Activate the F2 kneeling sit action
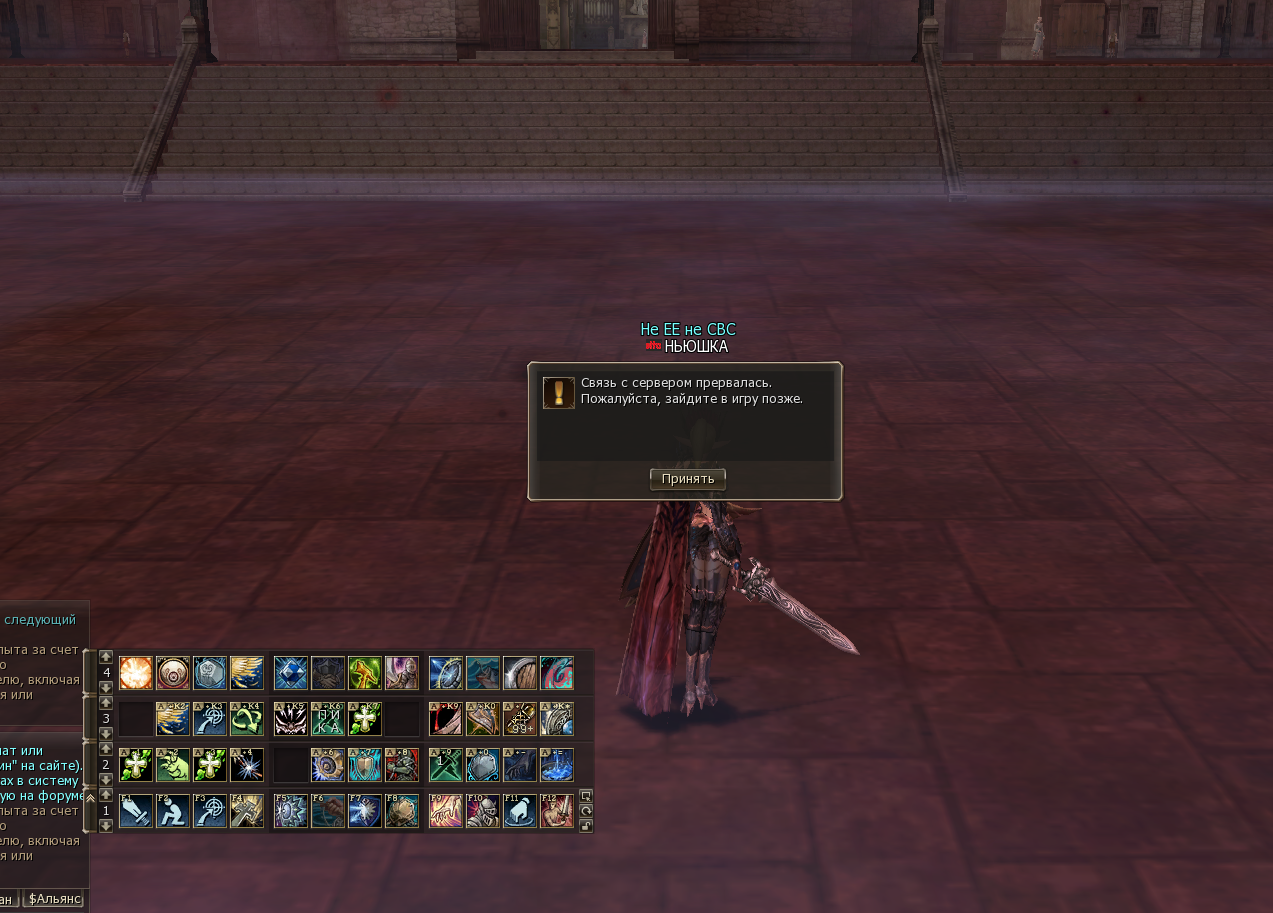 coord(172,811)
